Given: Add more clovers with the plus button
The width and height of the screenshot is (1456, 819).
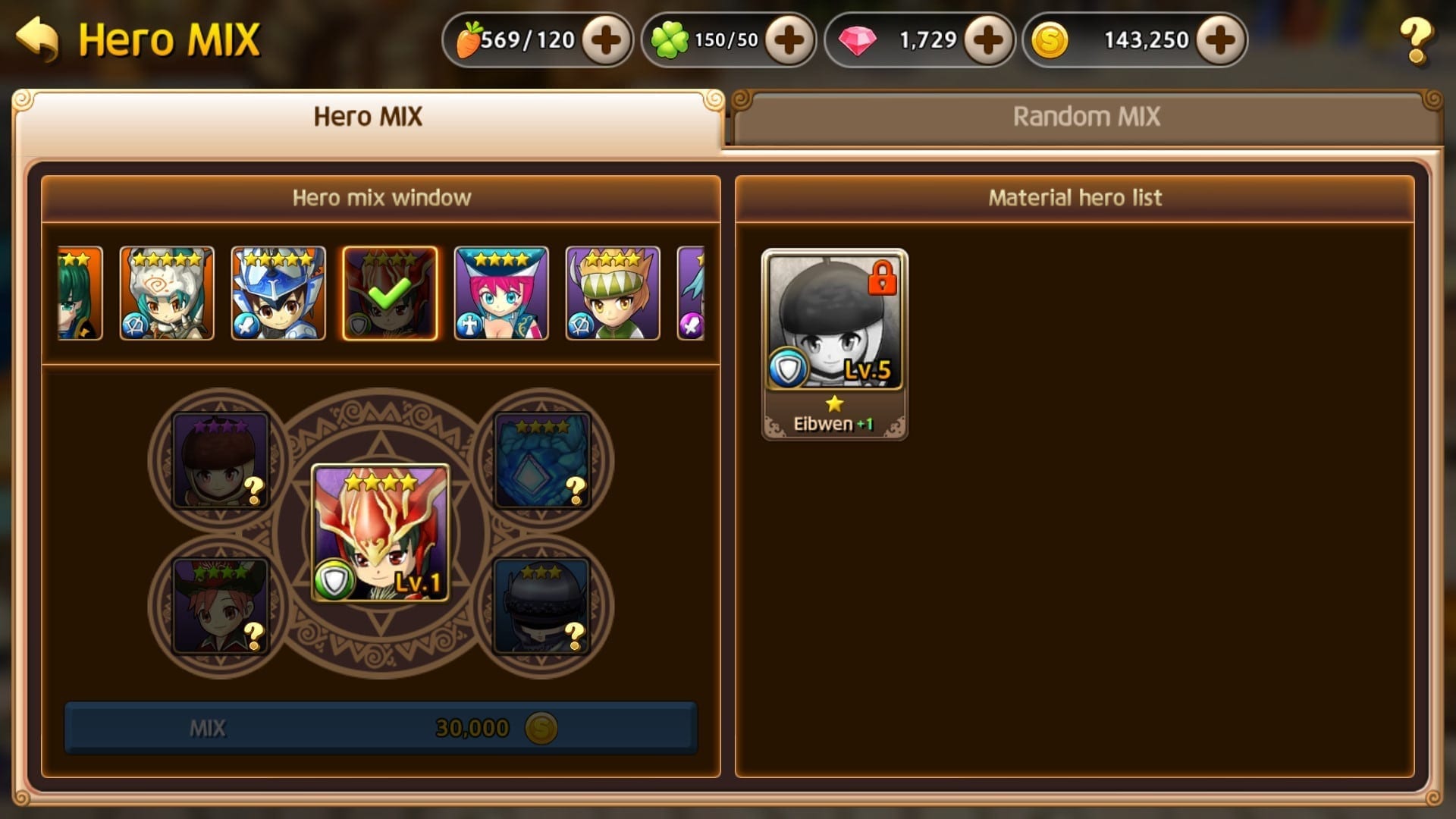Looking at the screenshot, I should pyautogui.click(x=789, y=39).
